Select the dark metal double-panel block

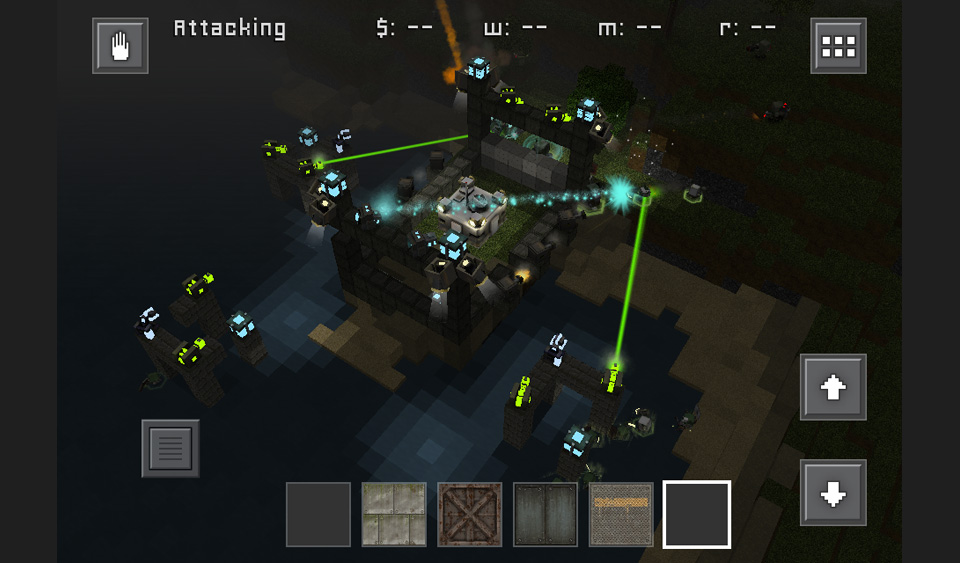pos(546,515)
